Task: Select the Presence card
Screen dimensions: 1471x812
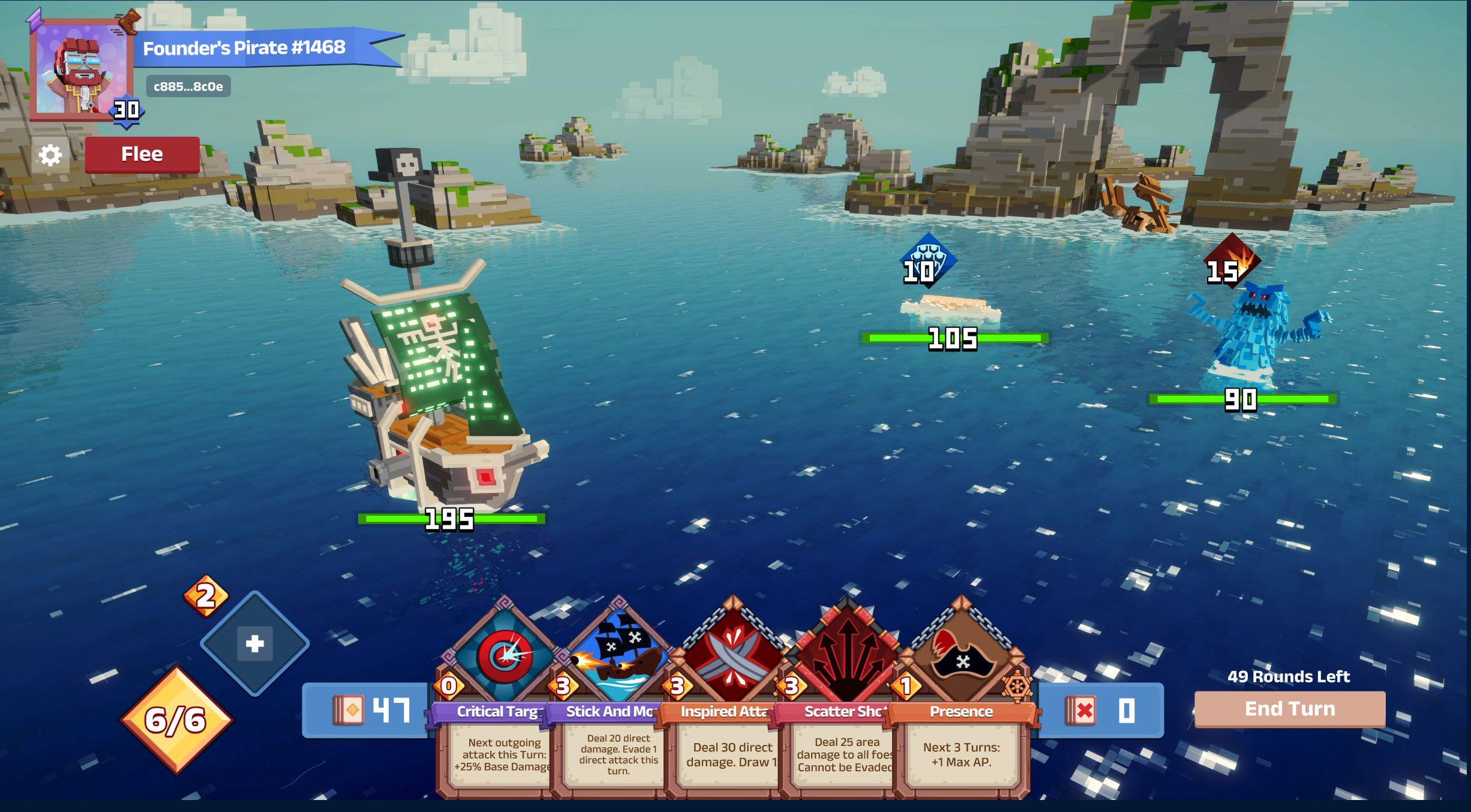Action: (961, 696)
